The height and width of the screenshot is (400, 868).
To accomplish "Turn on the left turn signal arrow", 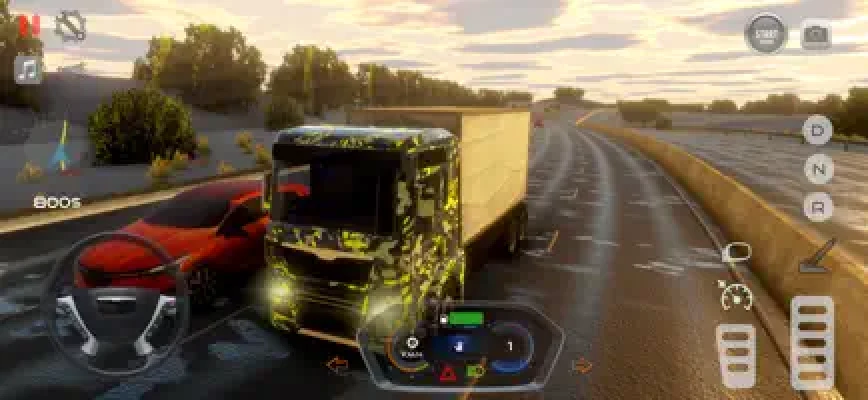I will point(338,366).
